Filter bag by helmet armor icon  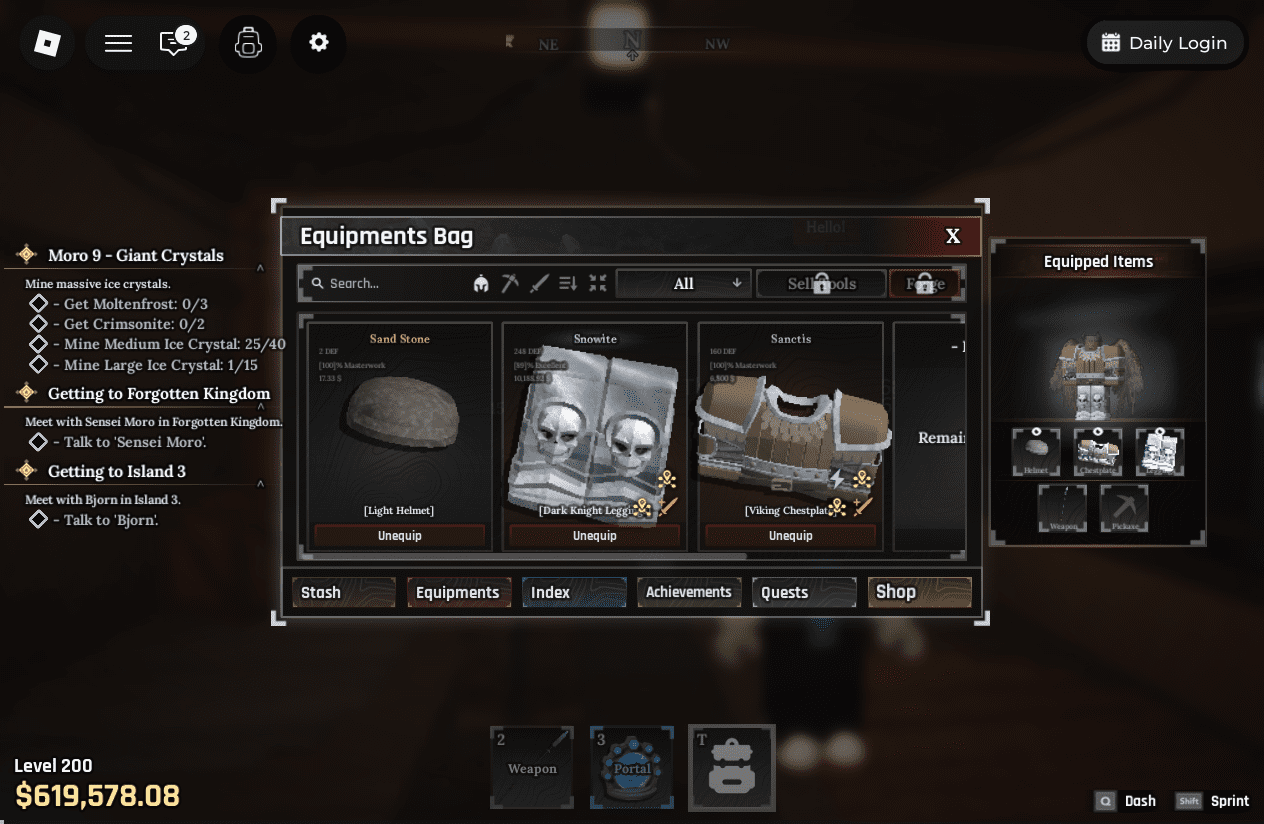coord(481,284)
